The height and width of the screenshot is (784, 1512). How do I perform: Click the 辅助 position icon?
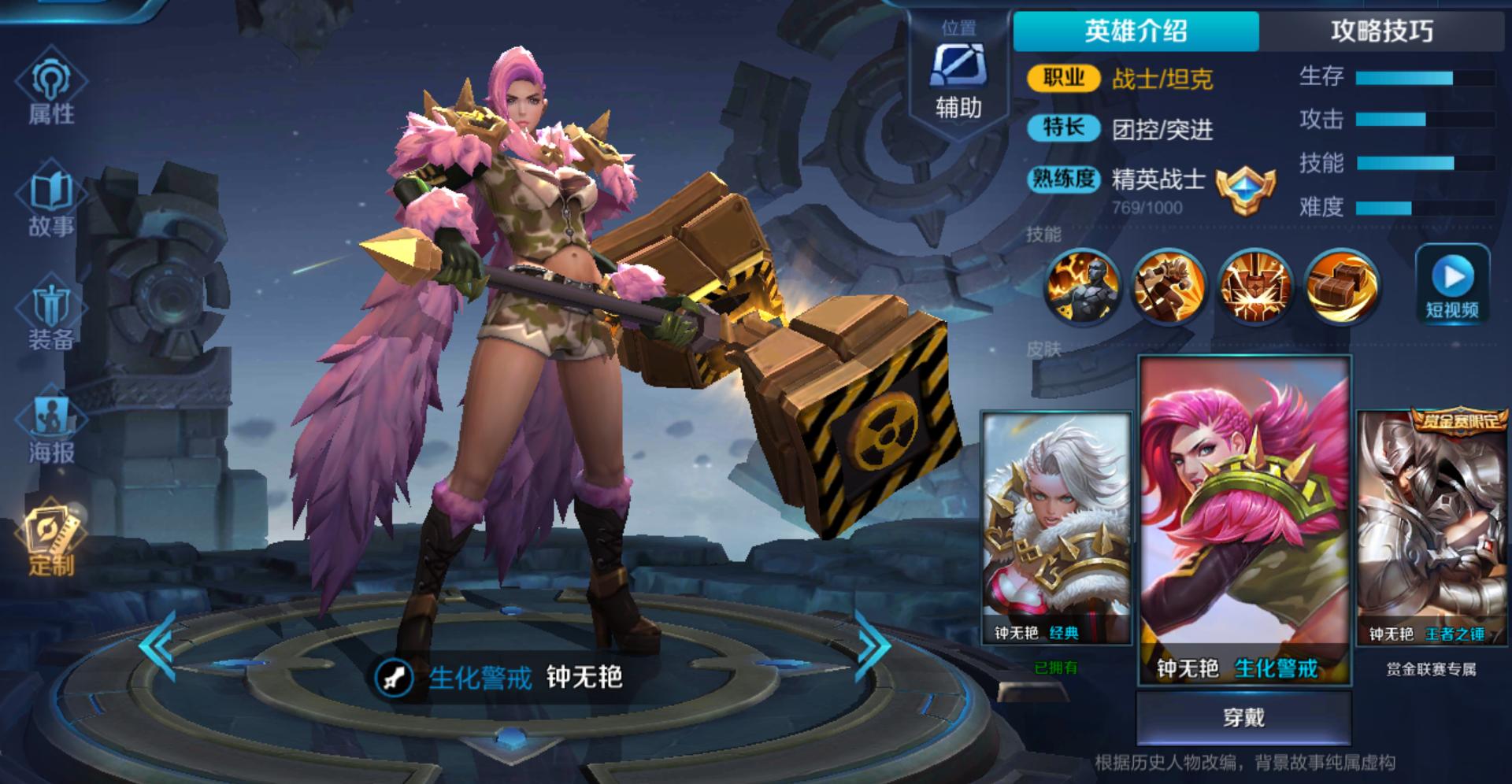pos(958,77)
